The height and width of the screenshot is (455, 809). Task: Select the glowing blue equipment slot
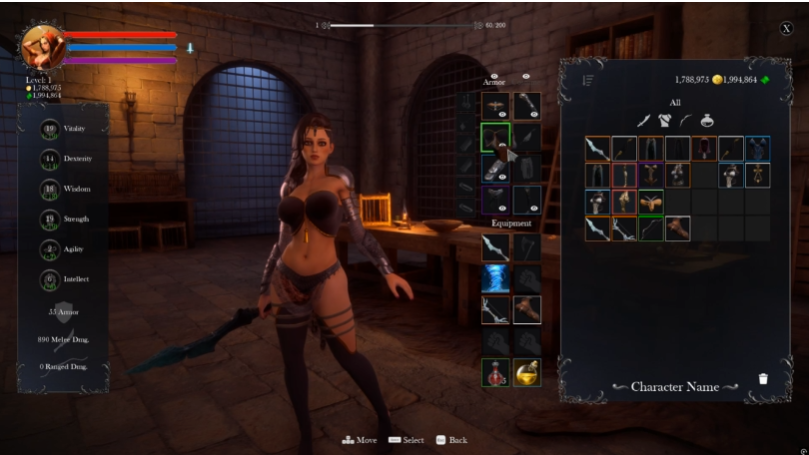(x=495, y=279)
